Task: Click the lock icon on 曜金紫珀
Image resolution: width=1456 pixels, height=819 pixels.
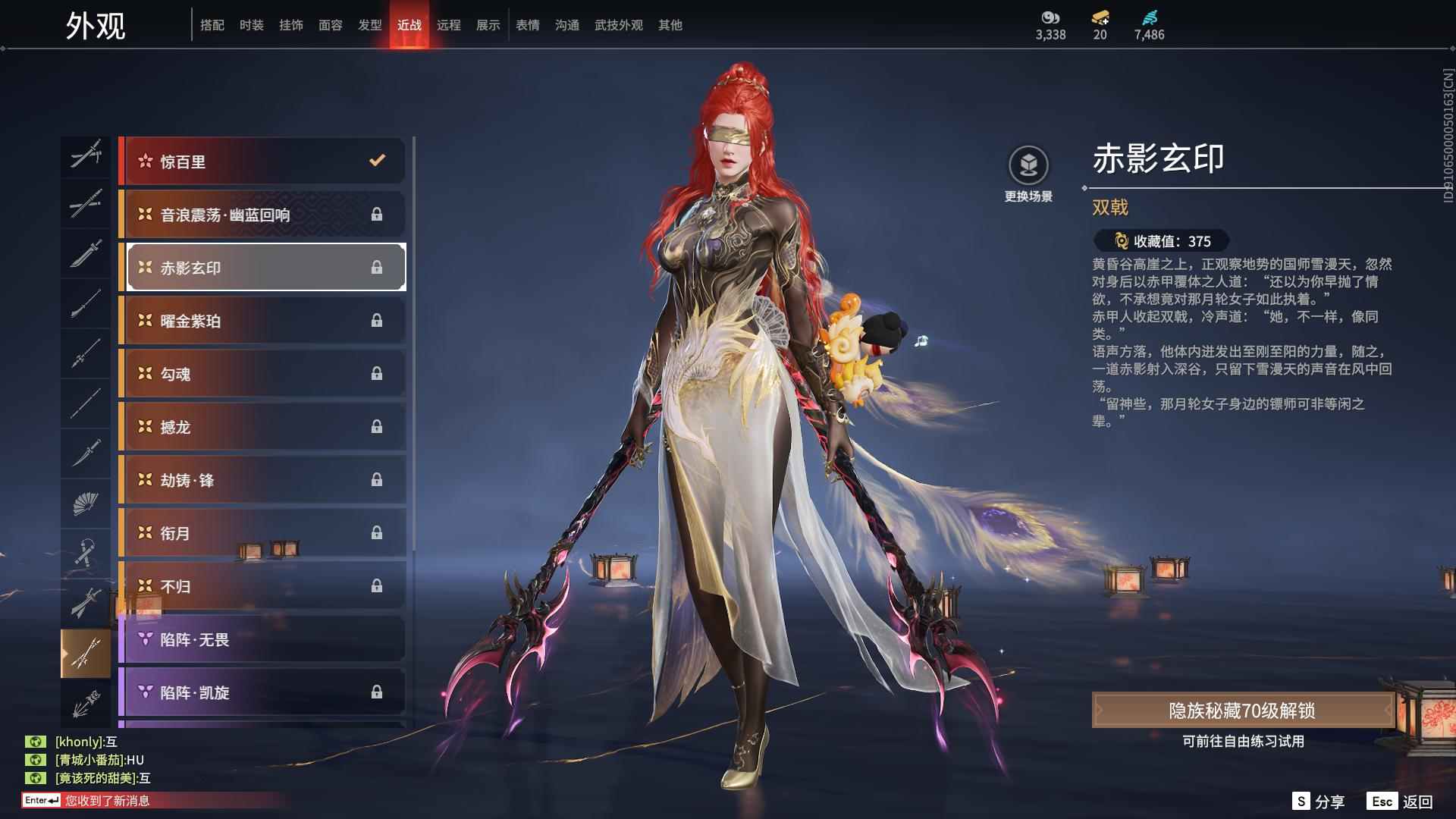Action: tap(375, 320)
